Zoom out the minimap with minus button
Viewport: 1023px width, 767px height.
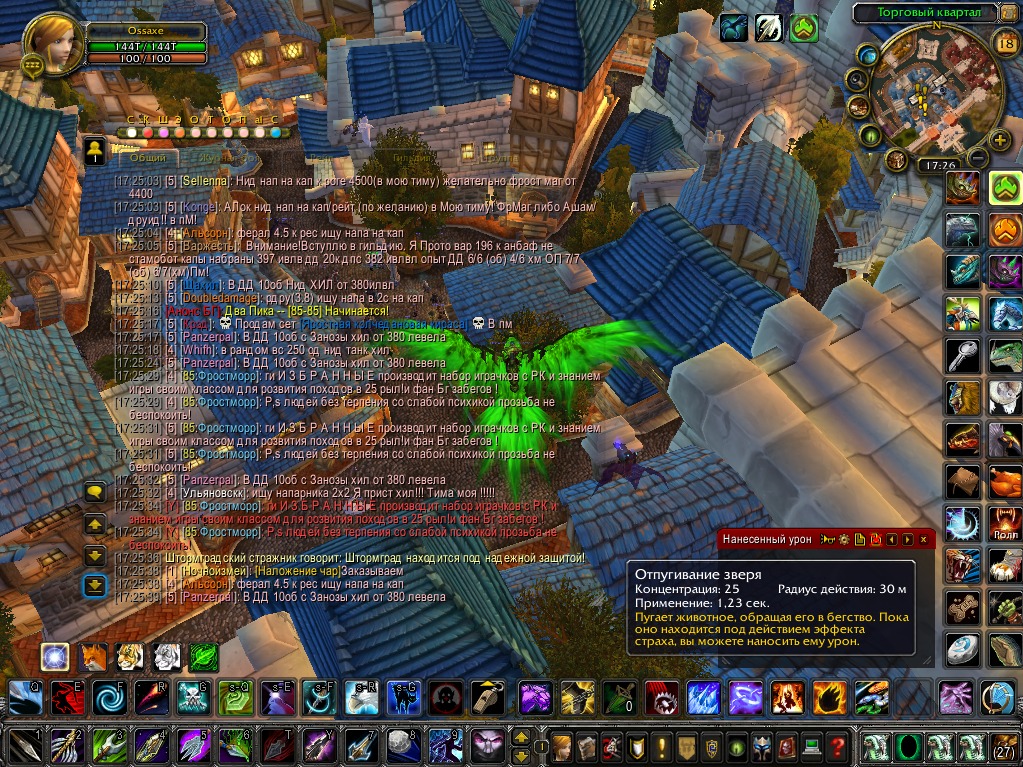tap(978, 158)
